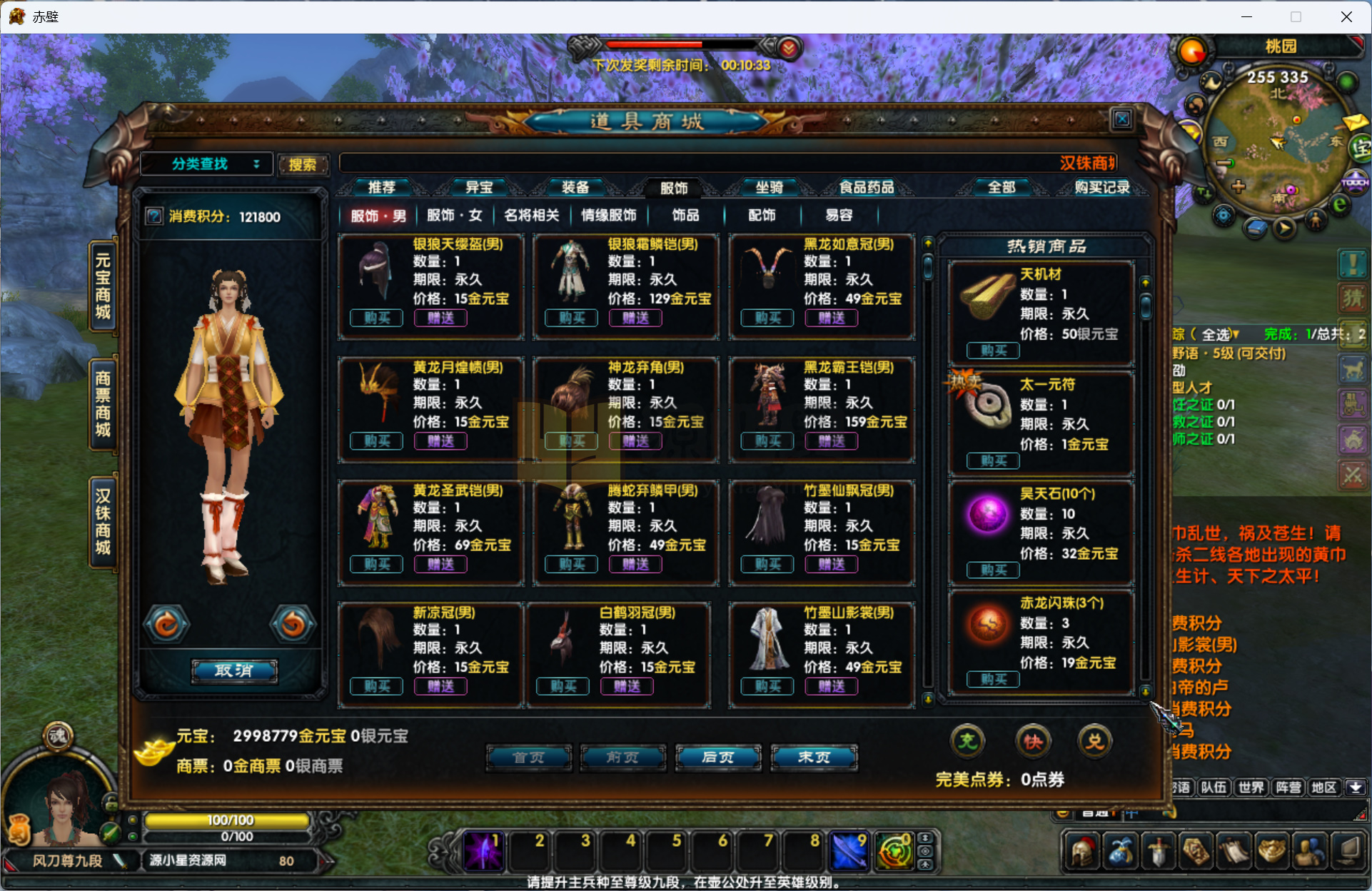Buy the 银狼天缨盔(男) helmet
This screenshot has height=891, width=1372.
click(x=376, y=318)
